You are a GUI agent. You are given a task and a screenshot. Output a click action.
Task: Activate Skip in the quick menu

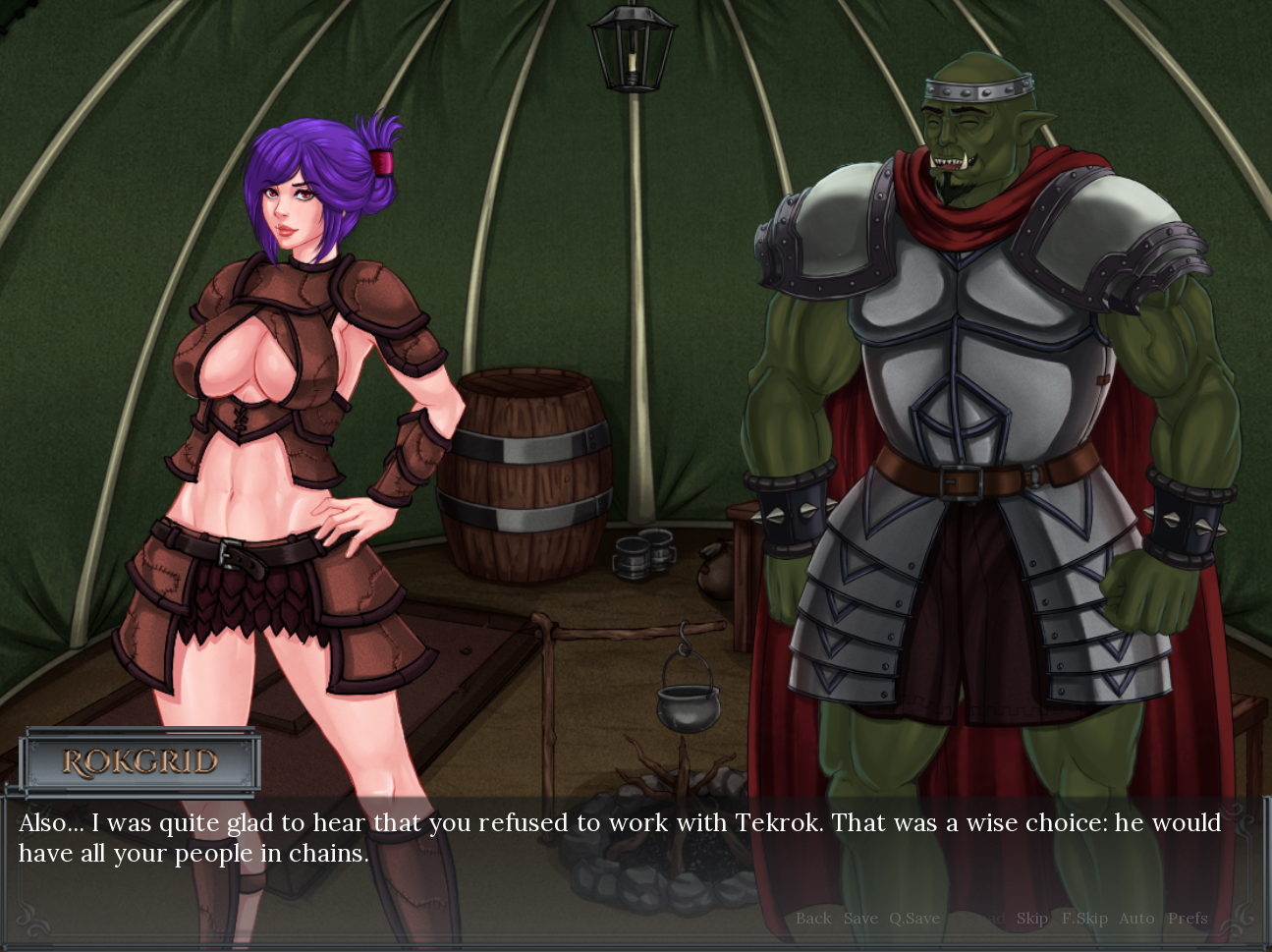coord(1031,919)
